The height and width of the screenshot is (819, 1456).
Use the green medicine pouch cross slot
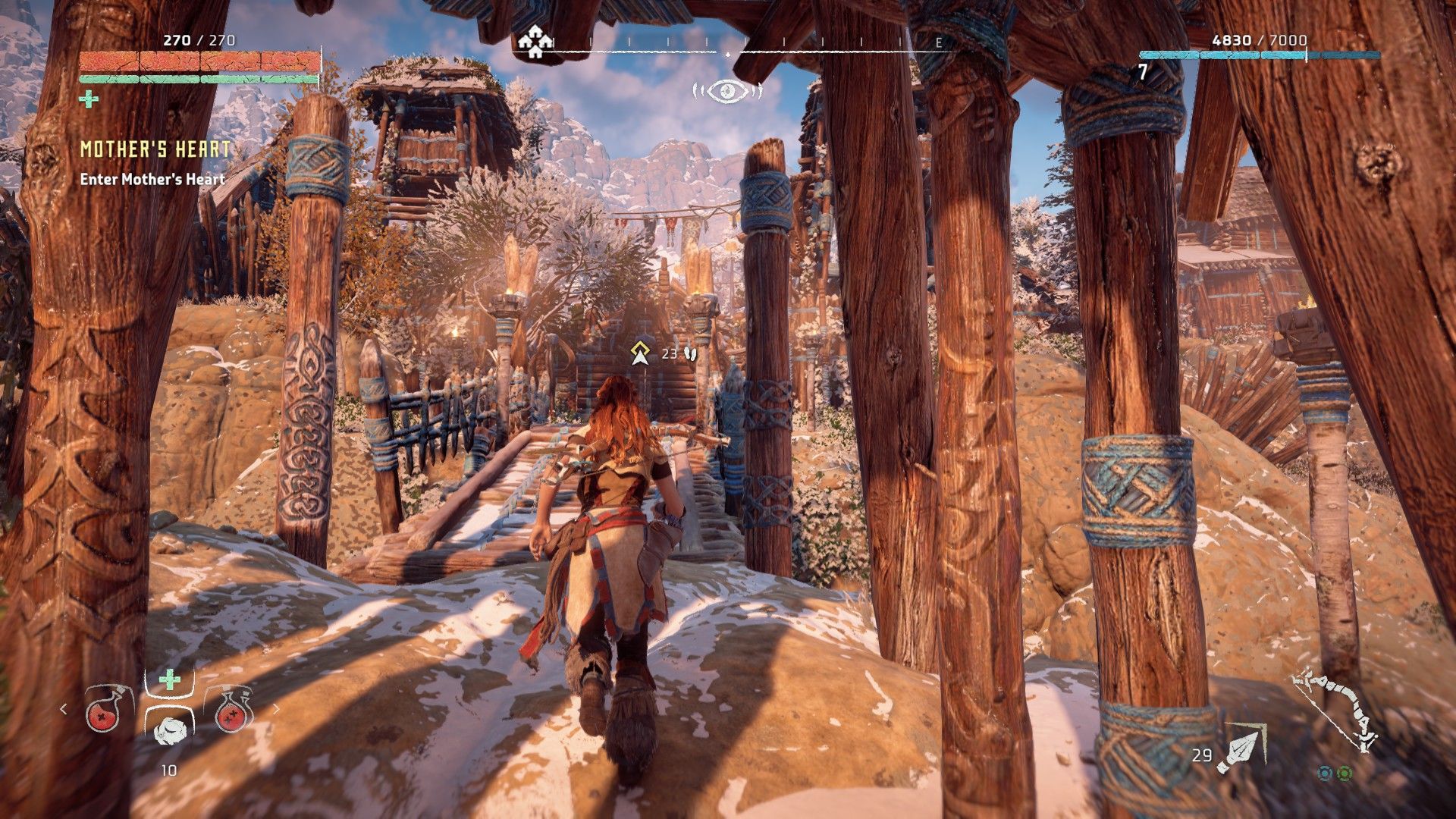coord(169,679)
